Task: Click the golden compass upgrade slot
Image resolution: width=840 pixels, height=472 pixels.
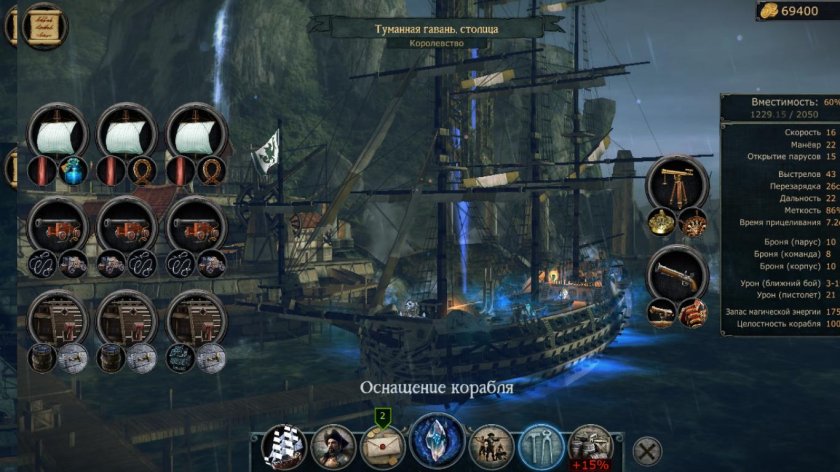Action: (x=661, y=222)
